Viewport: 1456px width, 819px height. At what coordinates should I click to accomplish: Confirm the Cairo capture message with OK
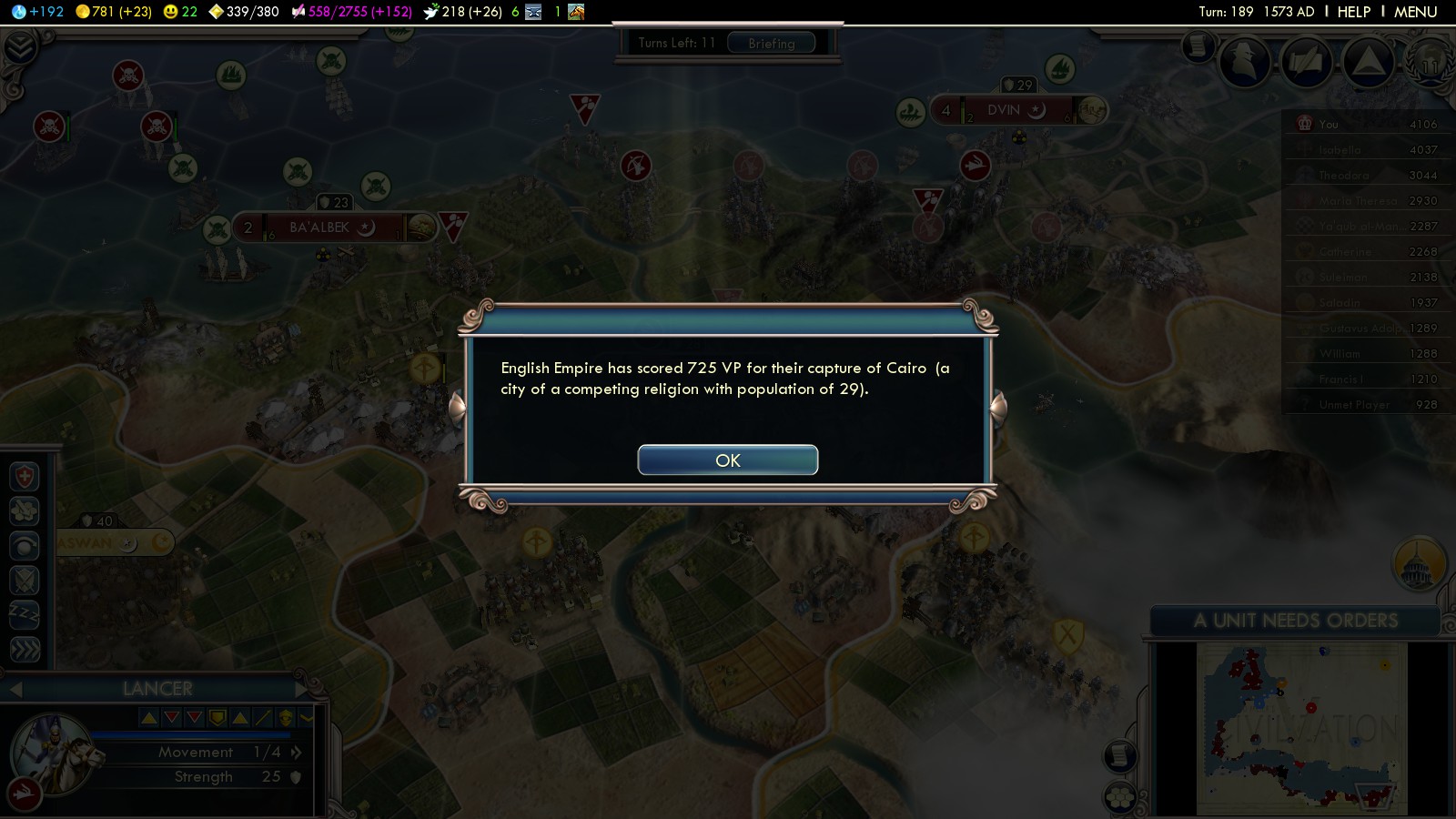point(727,460)
